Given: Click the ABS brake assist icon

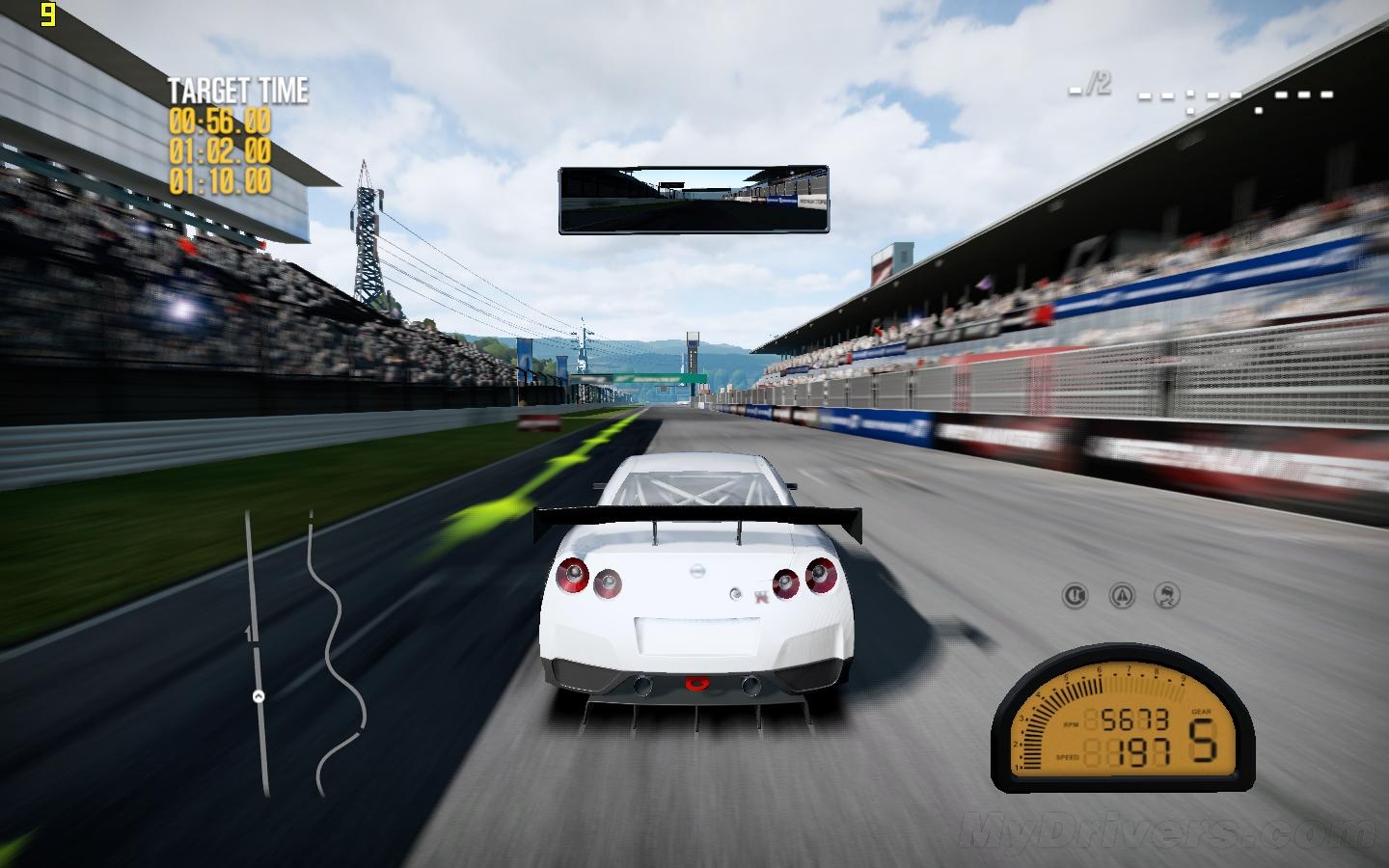Looking at the screenshot, I should coord(1075,596).
